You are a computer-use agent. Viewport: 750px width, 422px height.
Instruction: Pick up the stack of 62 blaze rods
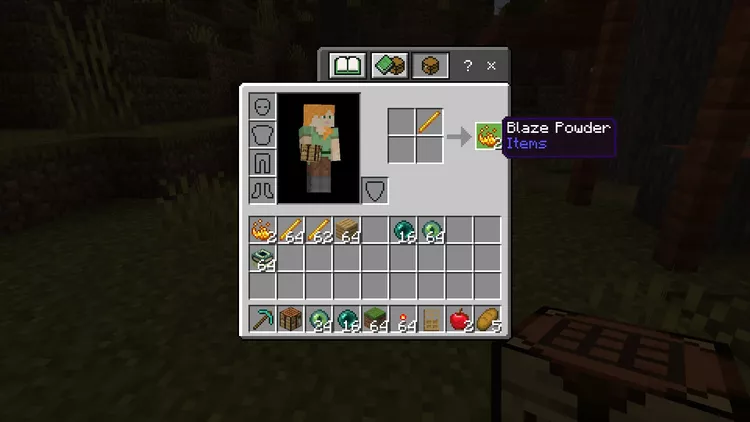(319, 231)
